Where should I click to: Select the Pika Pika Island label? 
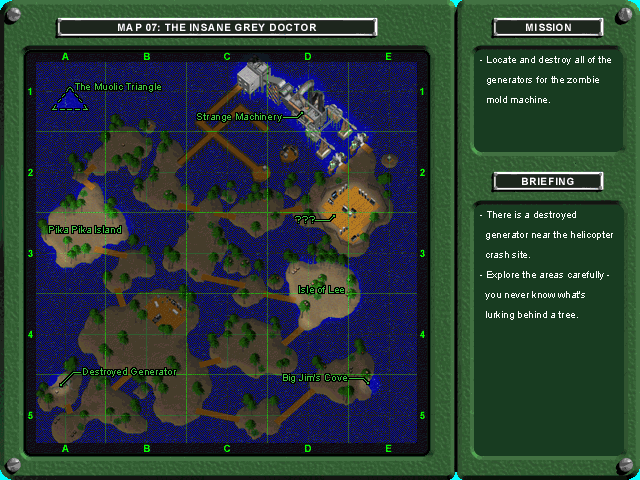tap(85, 230)
